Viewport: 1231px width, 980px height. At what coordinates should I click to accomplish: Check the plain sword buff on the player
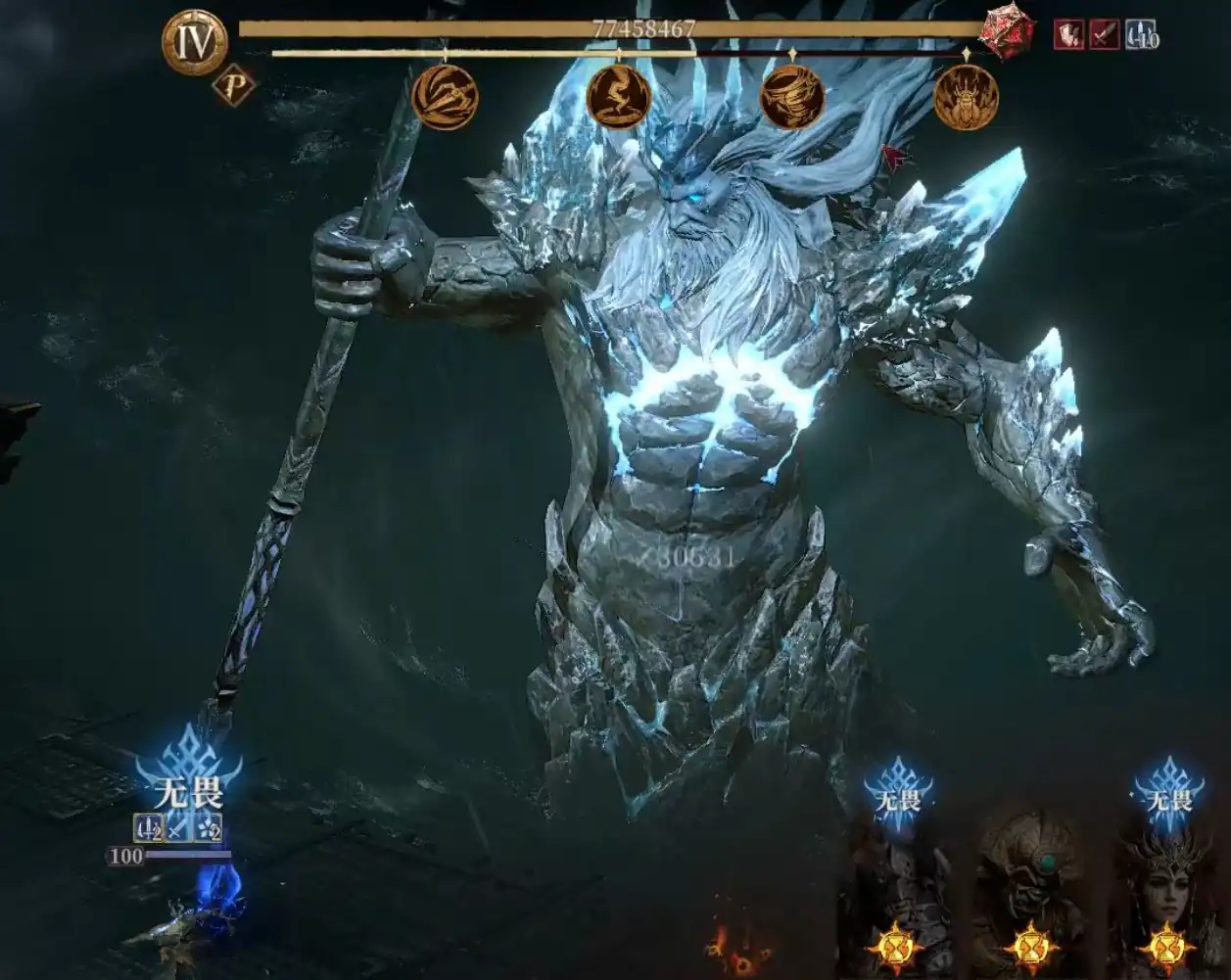click(177, 829)
